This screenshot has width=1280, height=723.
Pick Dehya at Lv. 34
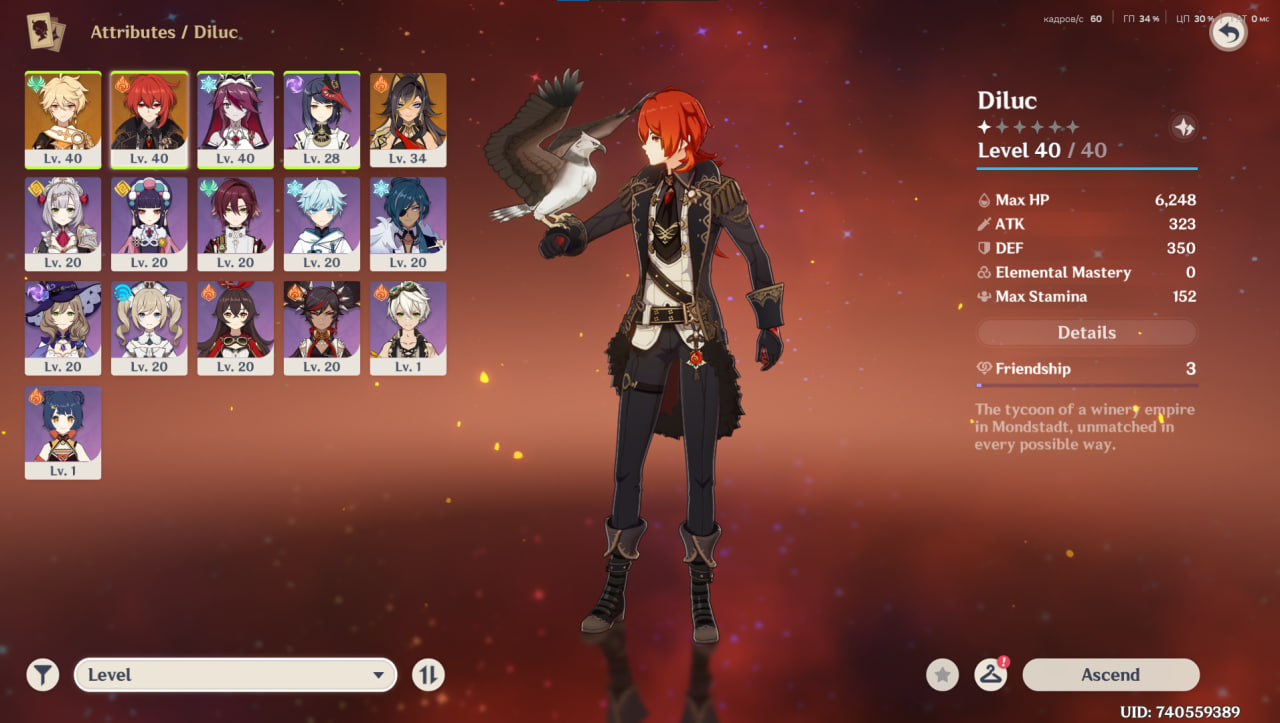tap(408, 118)
